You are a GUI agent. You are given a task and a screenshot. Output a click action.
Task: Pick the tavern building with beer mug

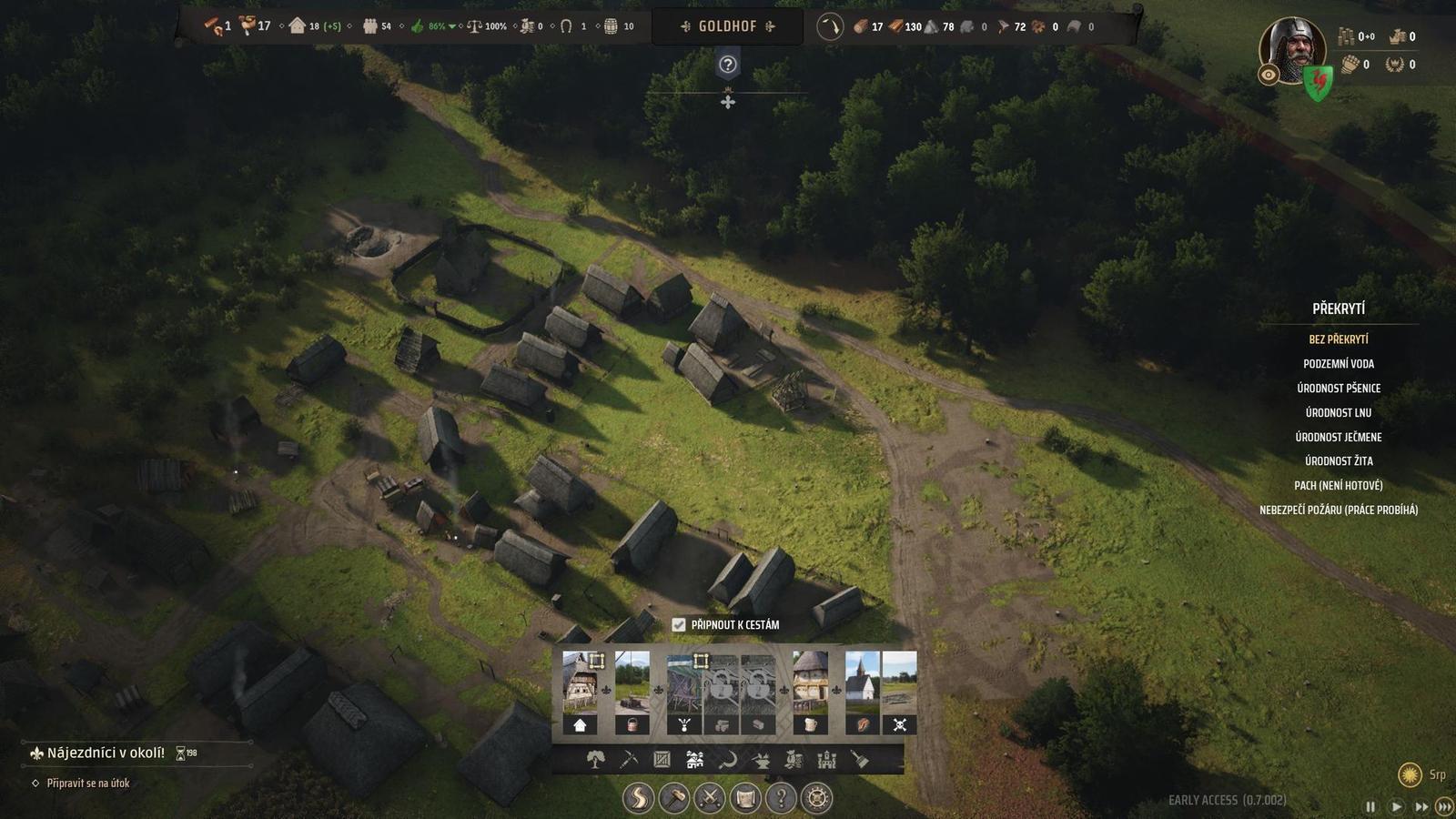(x=810, y=693)
